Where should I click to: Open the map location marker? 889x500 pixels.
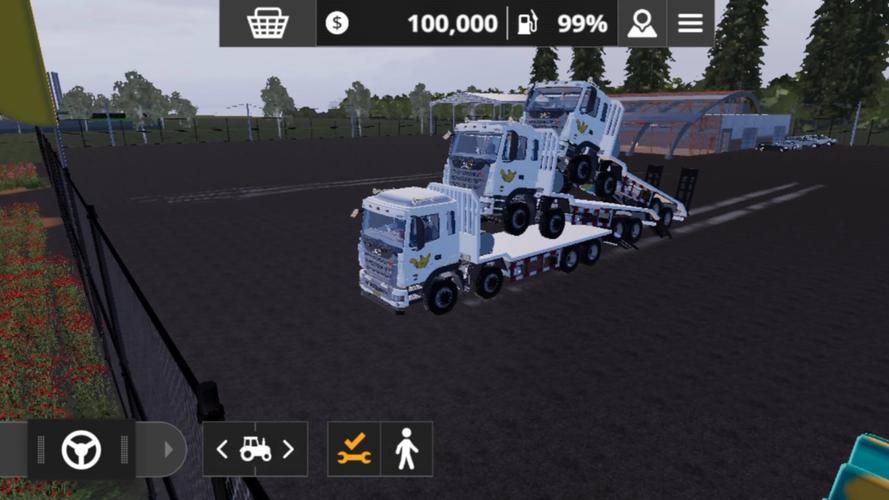642,23
